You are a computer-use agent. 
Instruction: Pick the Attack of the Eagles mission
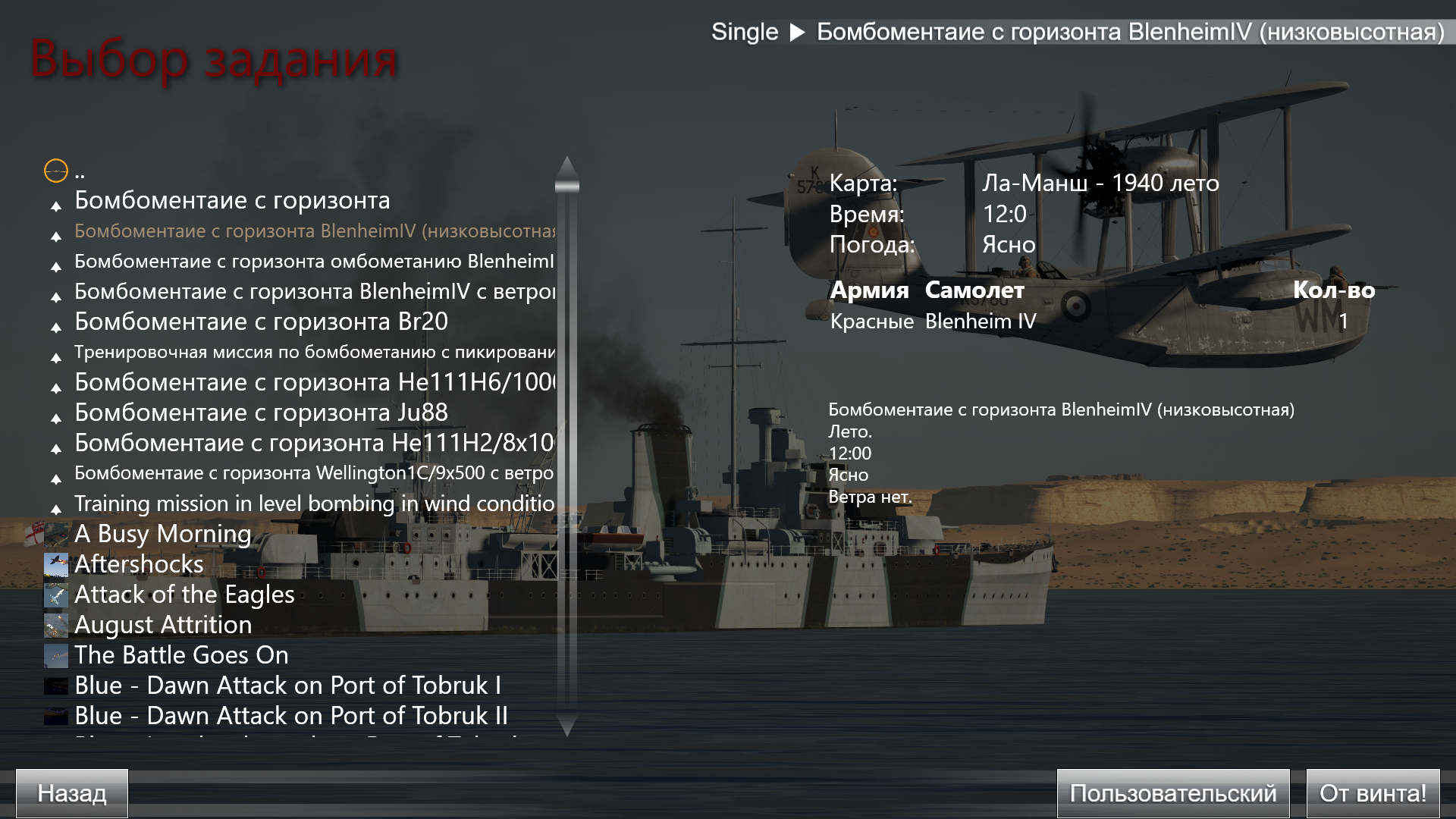click(x=184, y=595)
